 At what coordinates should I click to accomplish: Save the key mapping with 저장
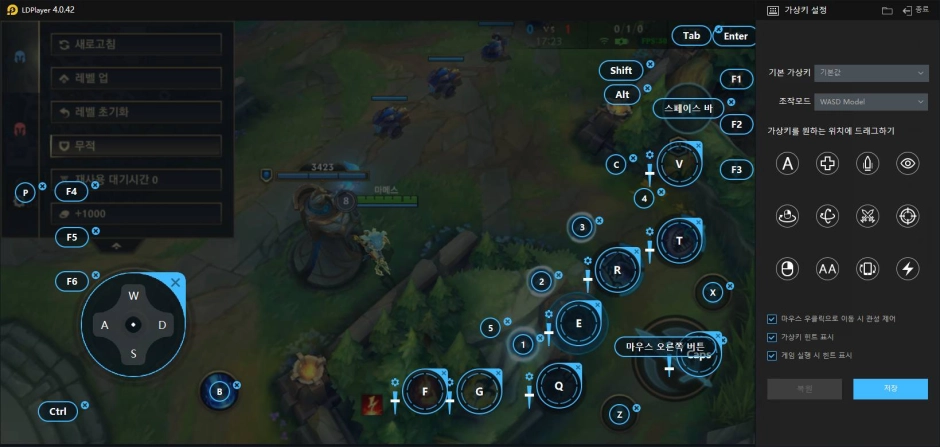[890, 388]
